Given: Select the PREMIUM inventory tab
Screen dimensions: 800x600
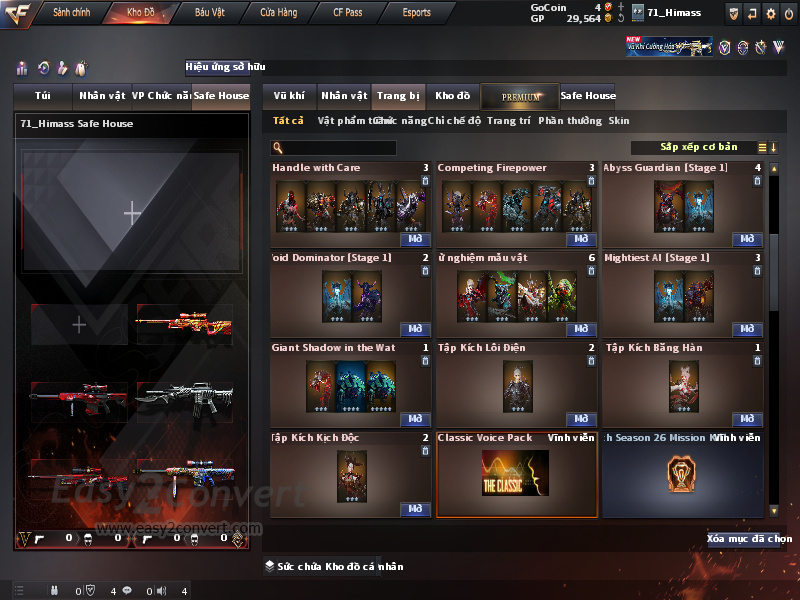Looking at the screenshot, I should (520, 96).
